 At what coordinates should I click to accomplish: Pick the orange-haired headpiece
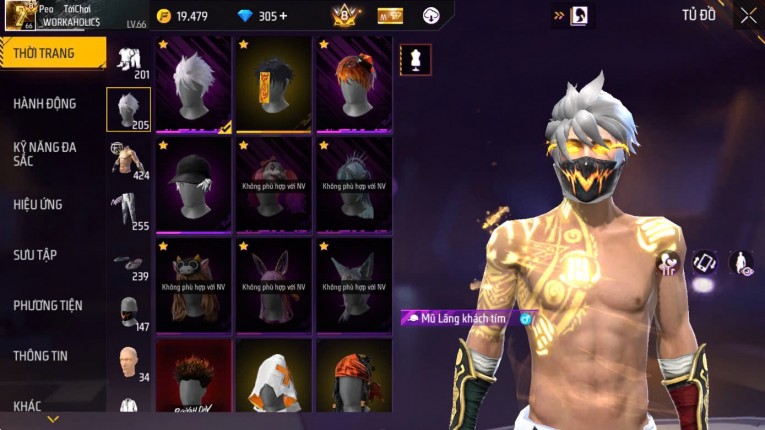pos(354,84)
